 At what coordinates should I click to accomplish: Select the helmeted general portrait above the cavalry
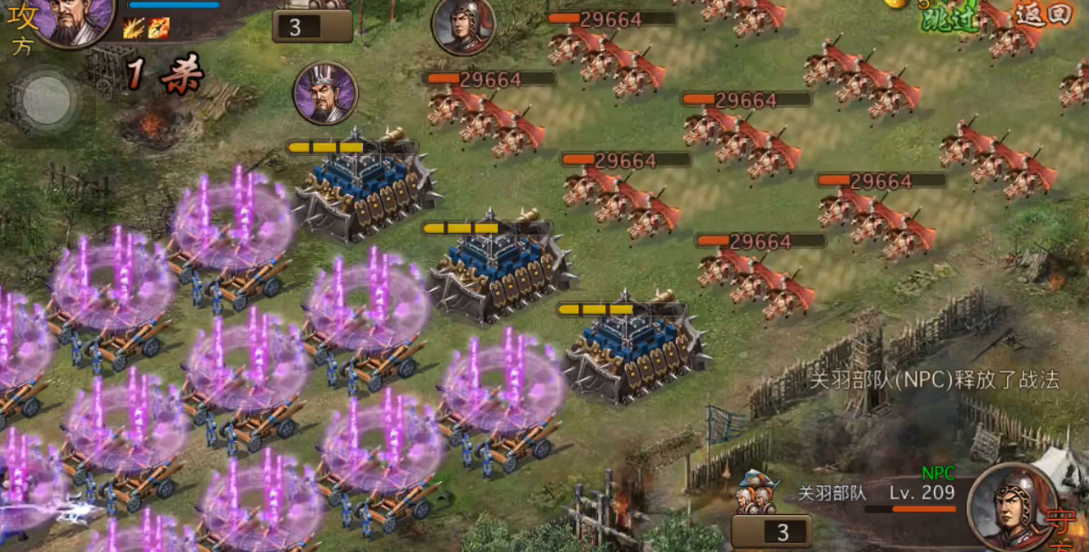[x=463, y=26]
